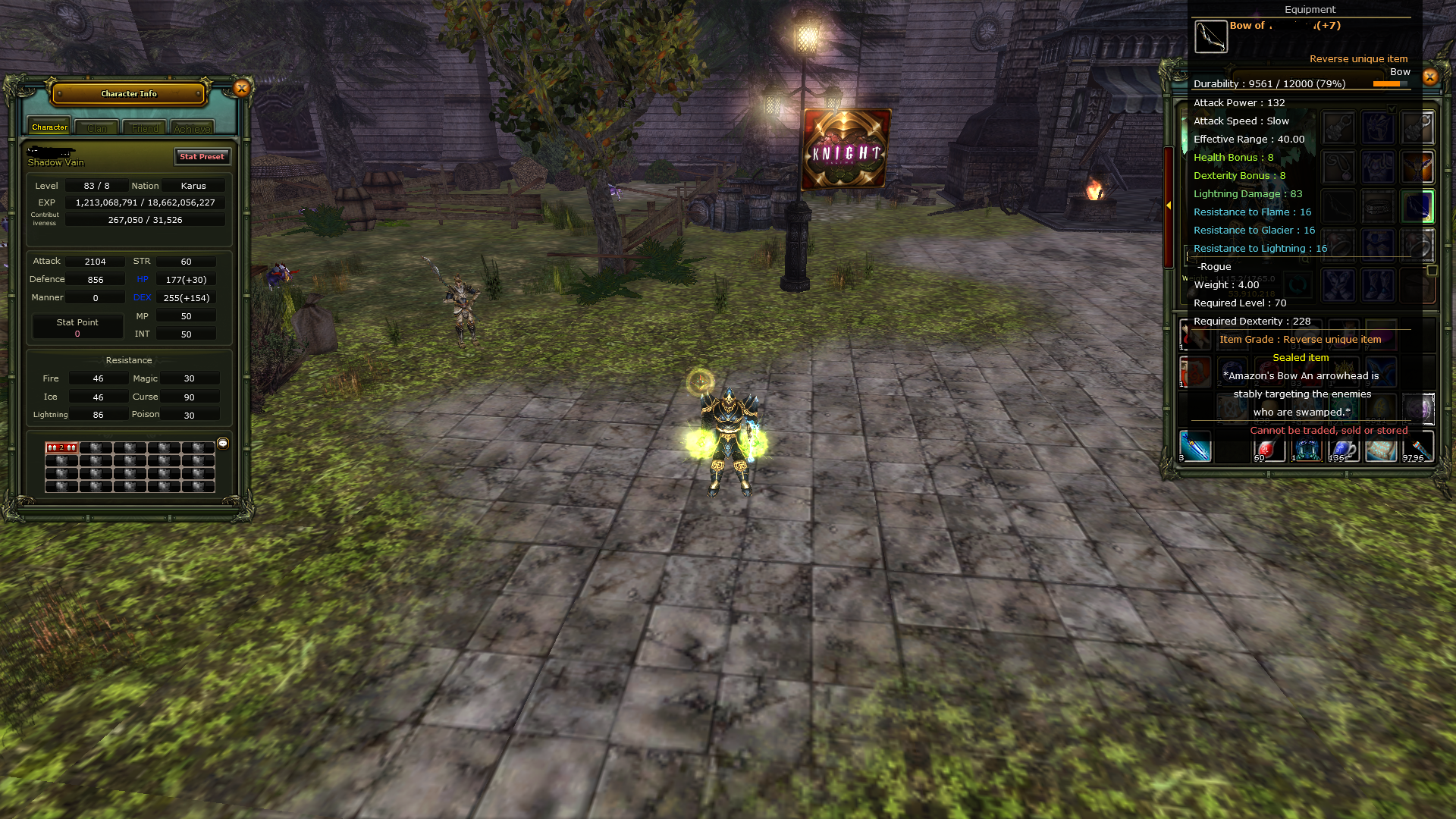This screenshot has width=1456, height=819.
Task: Switch to the Clan tab
Action: (x=96, y=127)
